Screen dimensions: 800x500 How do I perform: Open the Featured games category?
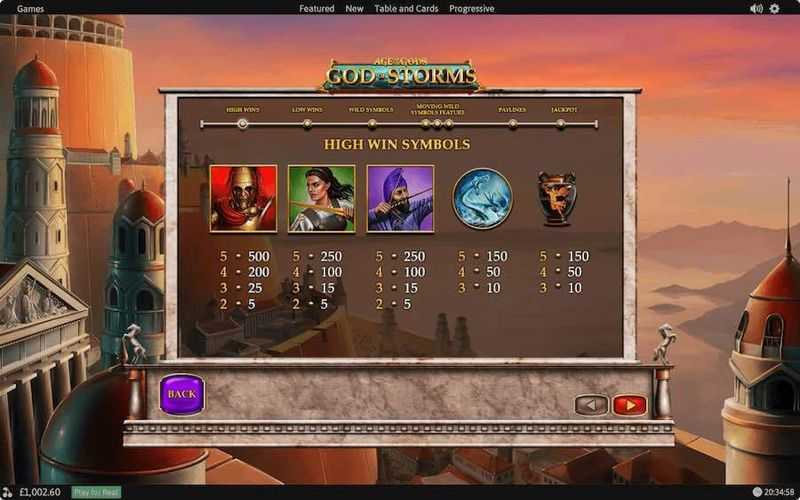tap(317, 8)
